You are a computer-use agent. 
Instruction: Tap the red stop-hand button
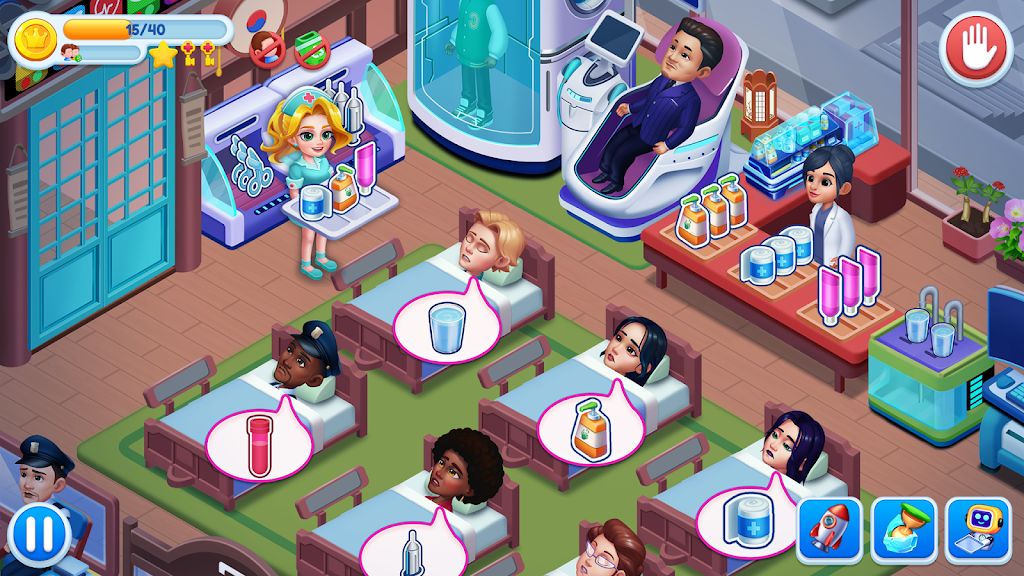[x=976, y=49]
